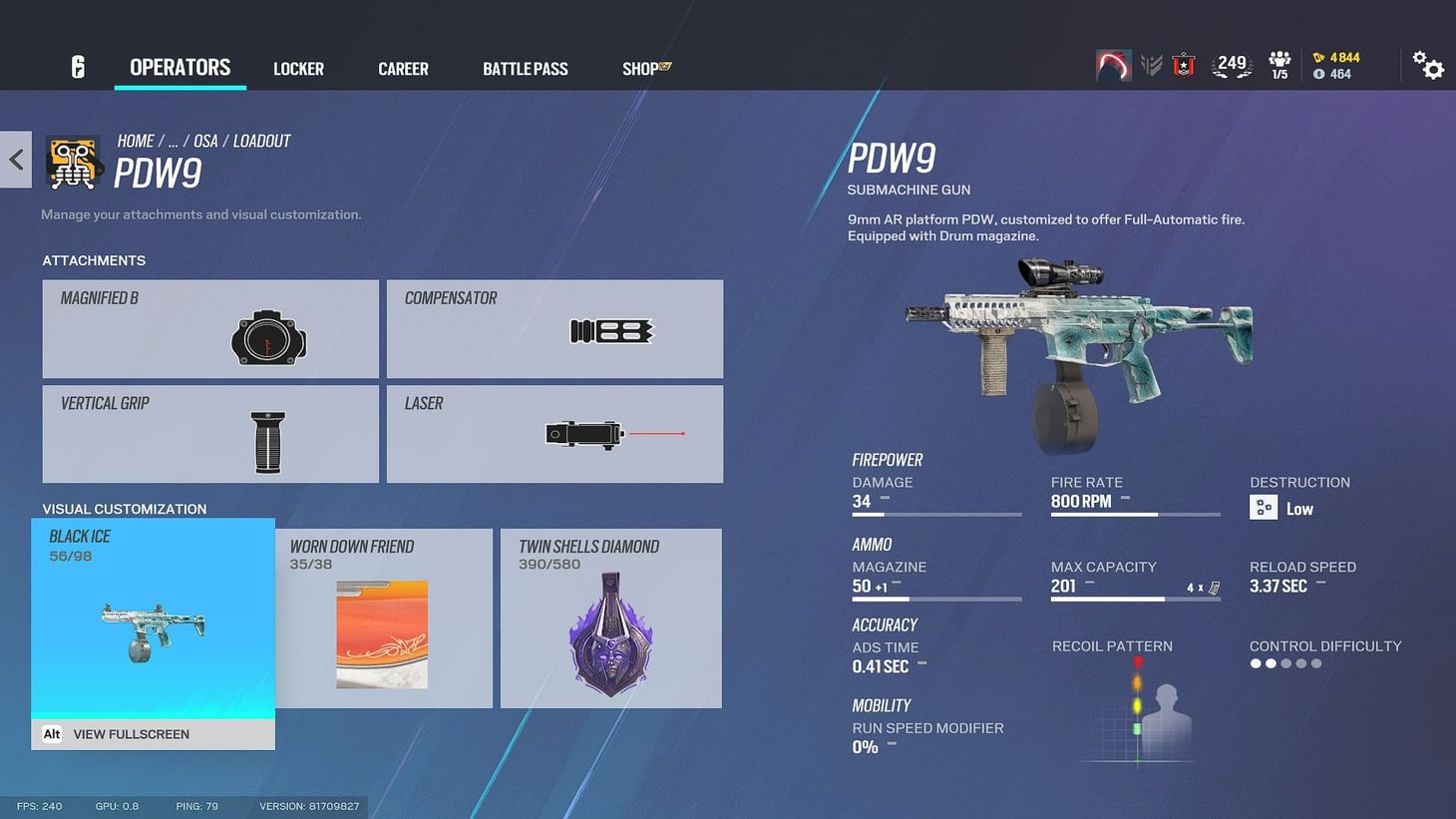Image resolution: width=1456 pixels, height=819 pixels.
Task: Click the R6 Credits balance icon
Action: click(1318, 58)
